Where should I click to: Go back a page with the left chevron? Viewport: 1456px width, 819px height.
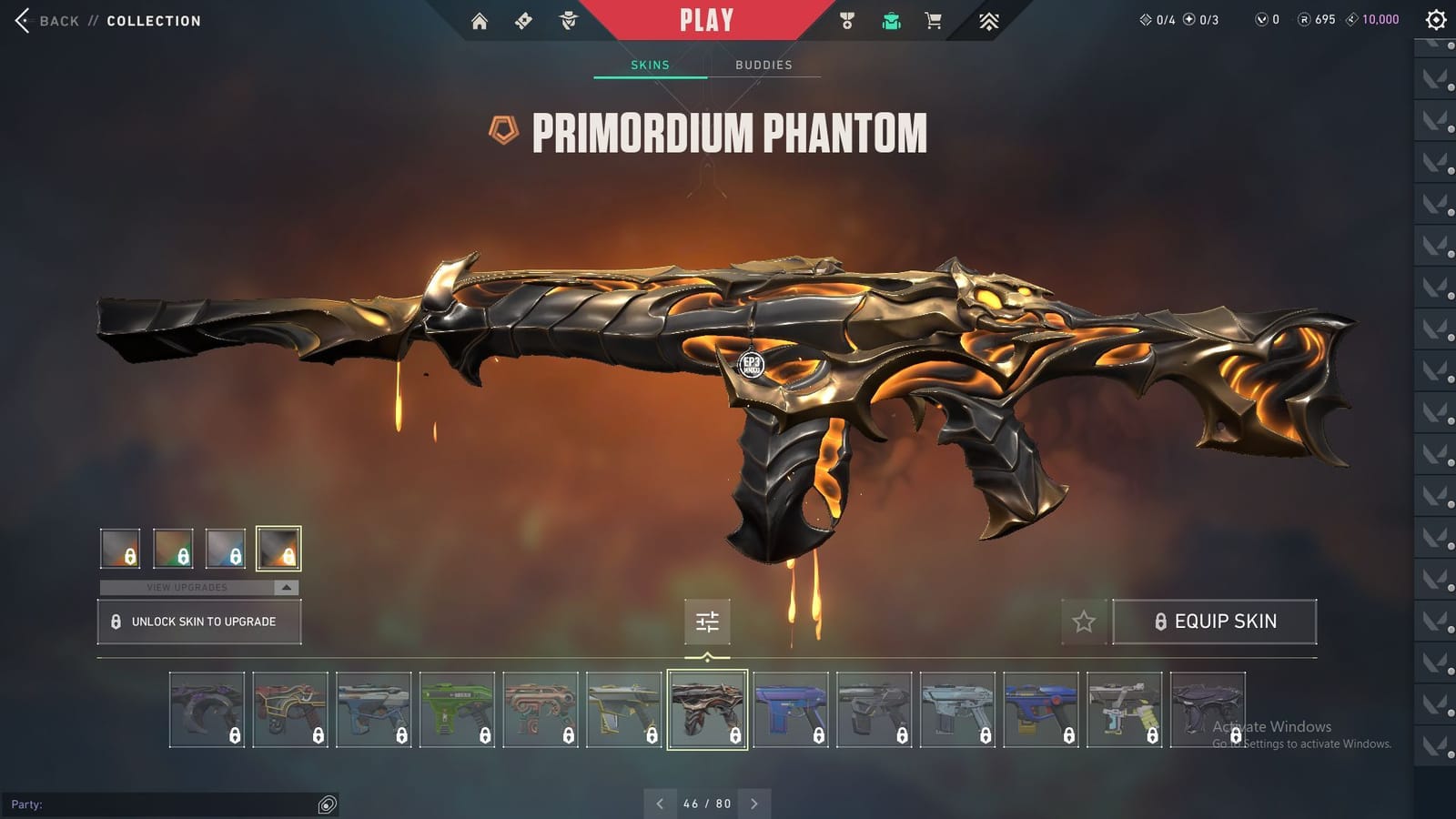(x=659, y=804)
